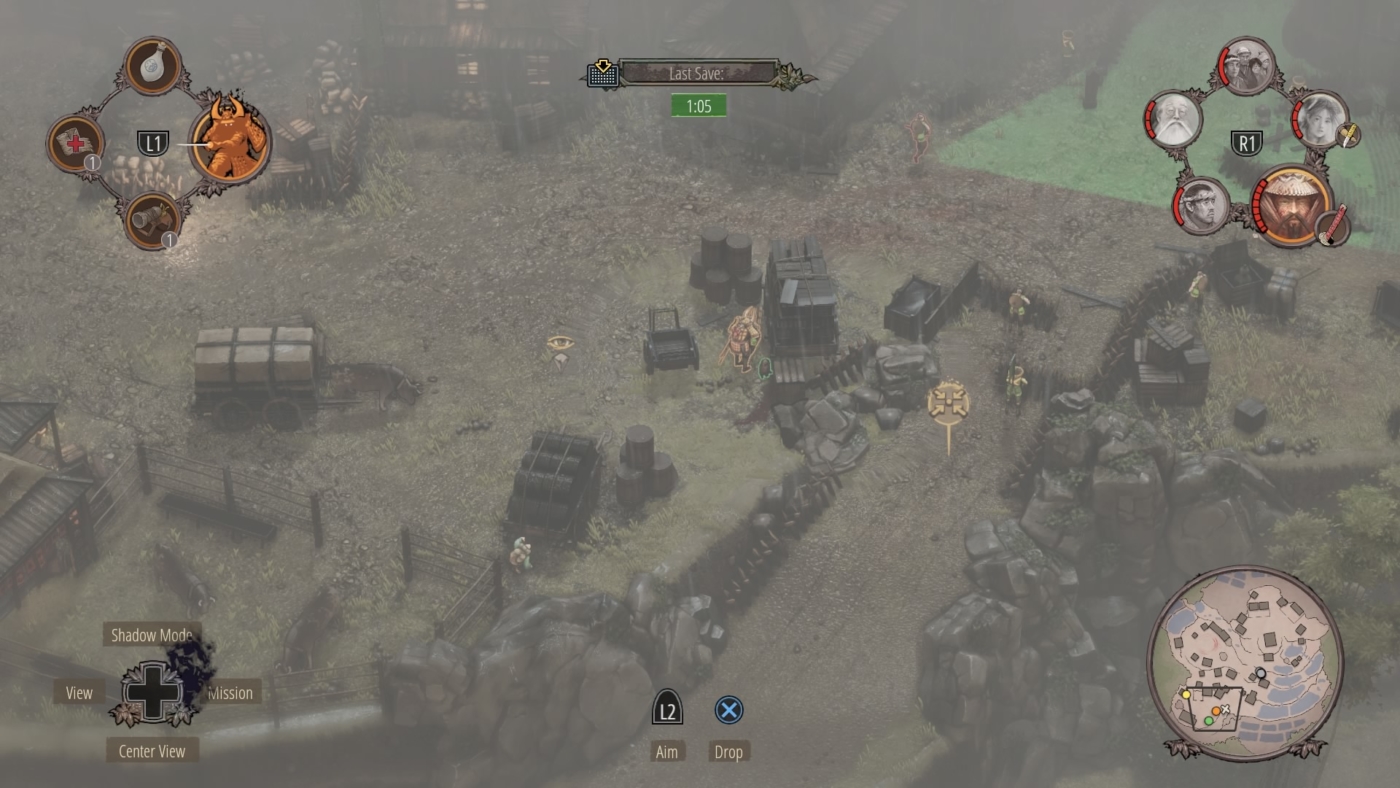This screenshot has width=1400, height=788.
Task: Choose the group portrait of several people
Action: tap(1247, 66)
